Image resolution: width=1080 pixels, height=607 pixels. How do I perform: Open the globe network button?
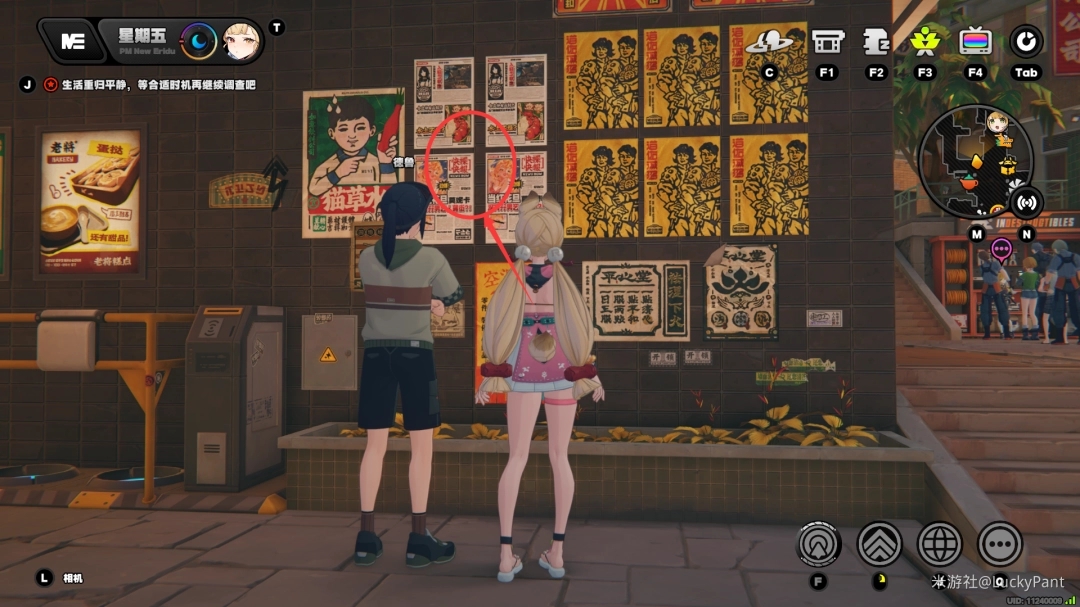(939, 544)
